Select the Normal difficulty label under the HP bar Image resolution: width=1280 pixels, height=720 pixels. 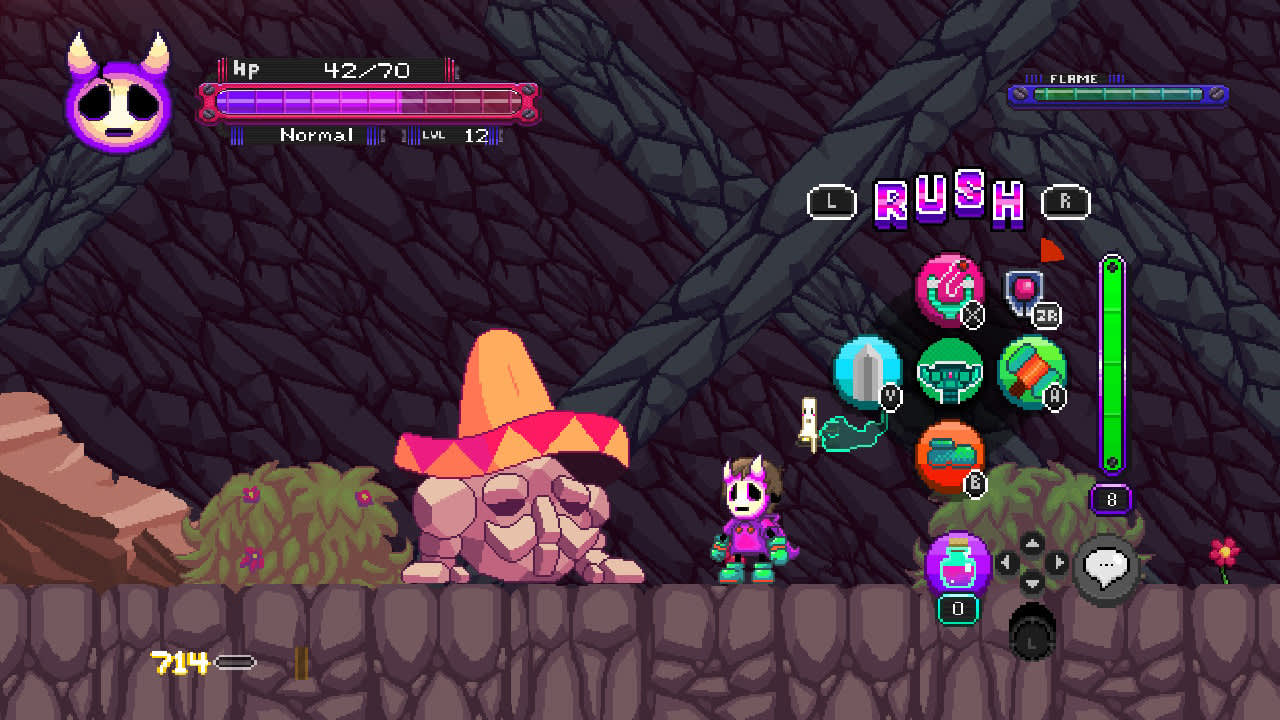318,135
